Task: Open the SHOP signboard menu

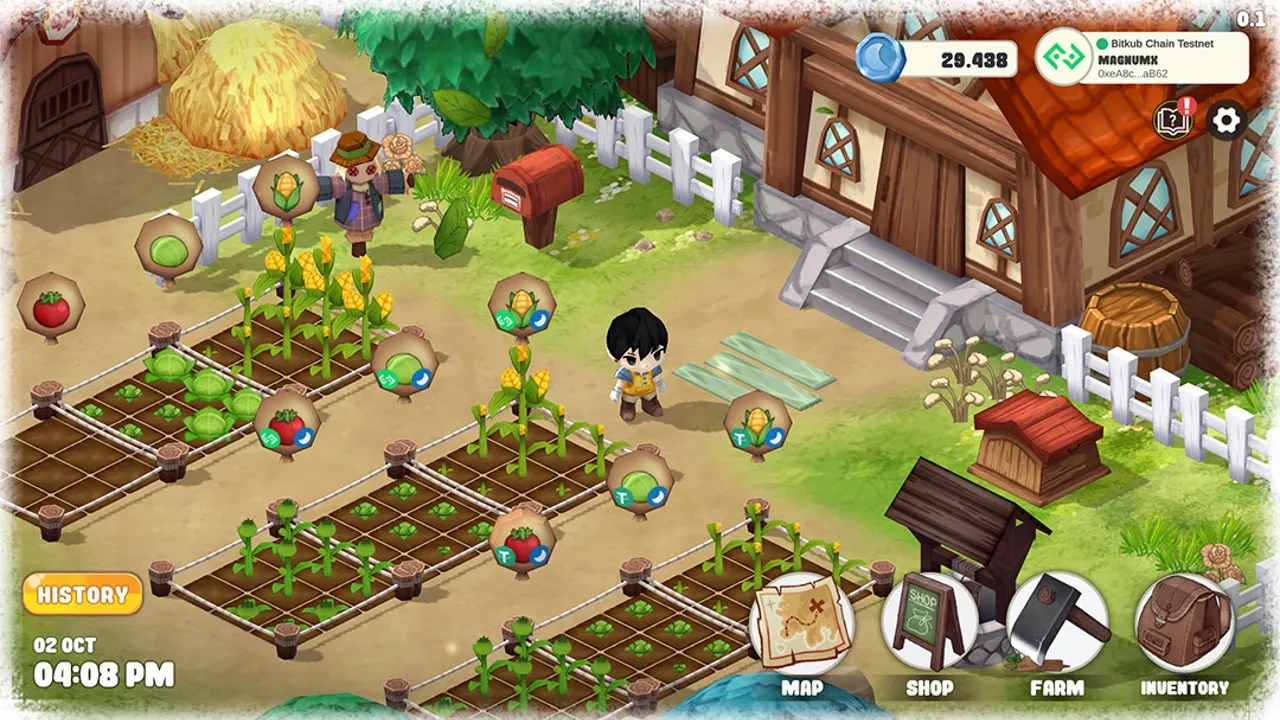Action: tap(928, 625)
